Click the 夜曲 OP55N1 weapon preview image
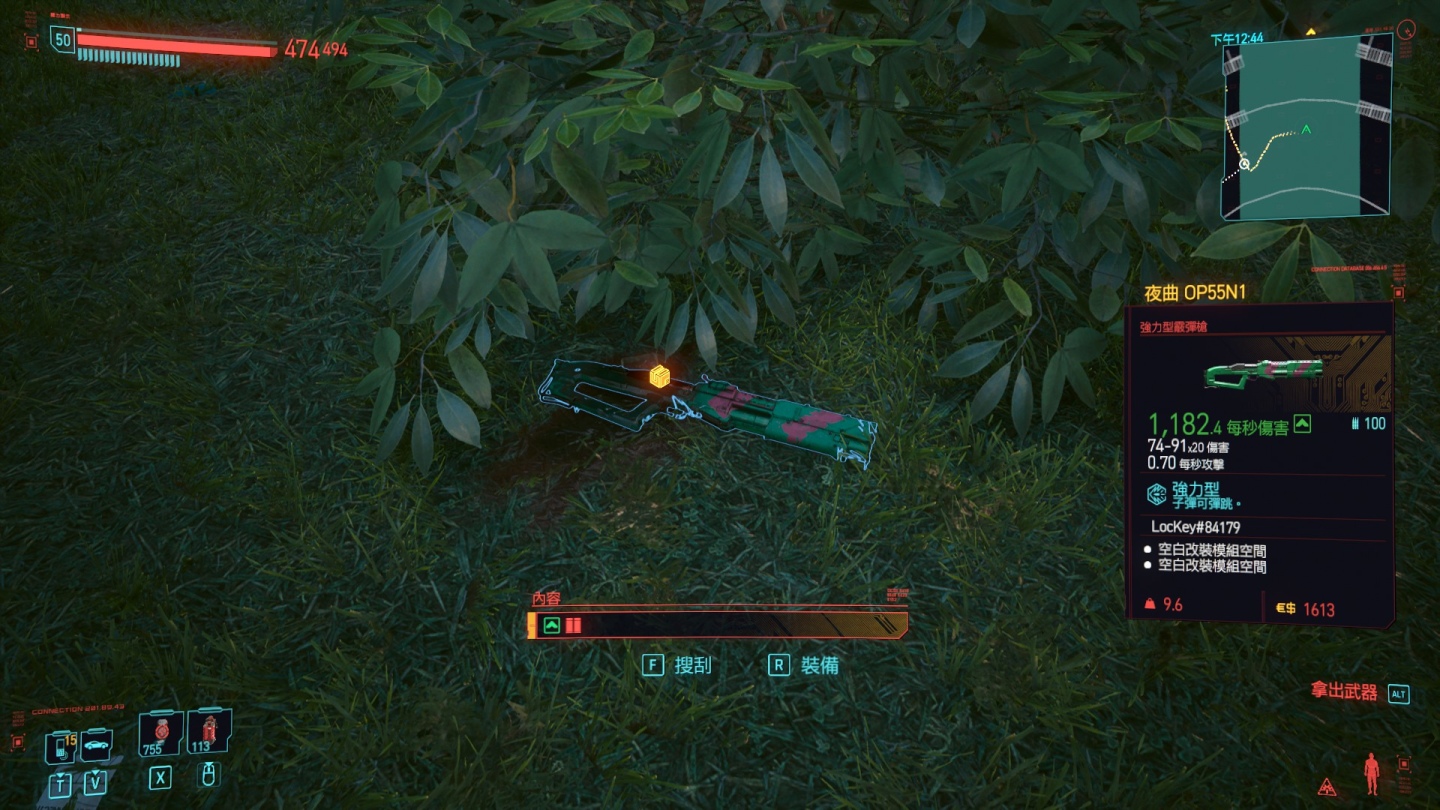 click(1263, 372)
